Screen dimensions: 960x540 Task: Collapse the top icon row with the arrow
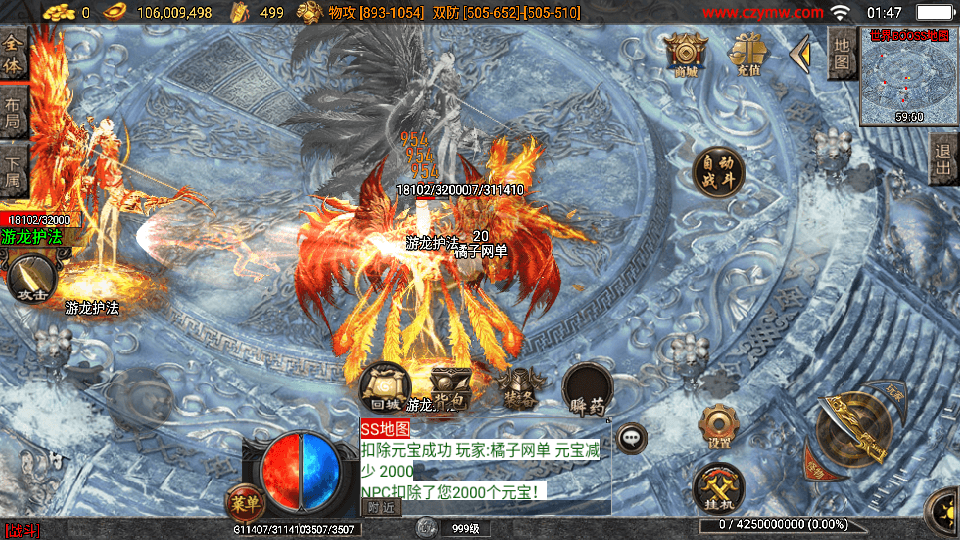799,55
